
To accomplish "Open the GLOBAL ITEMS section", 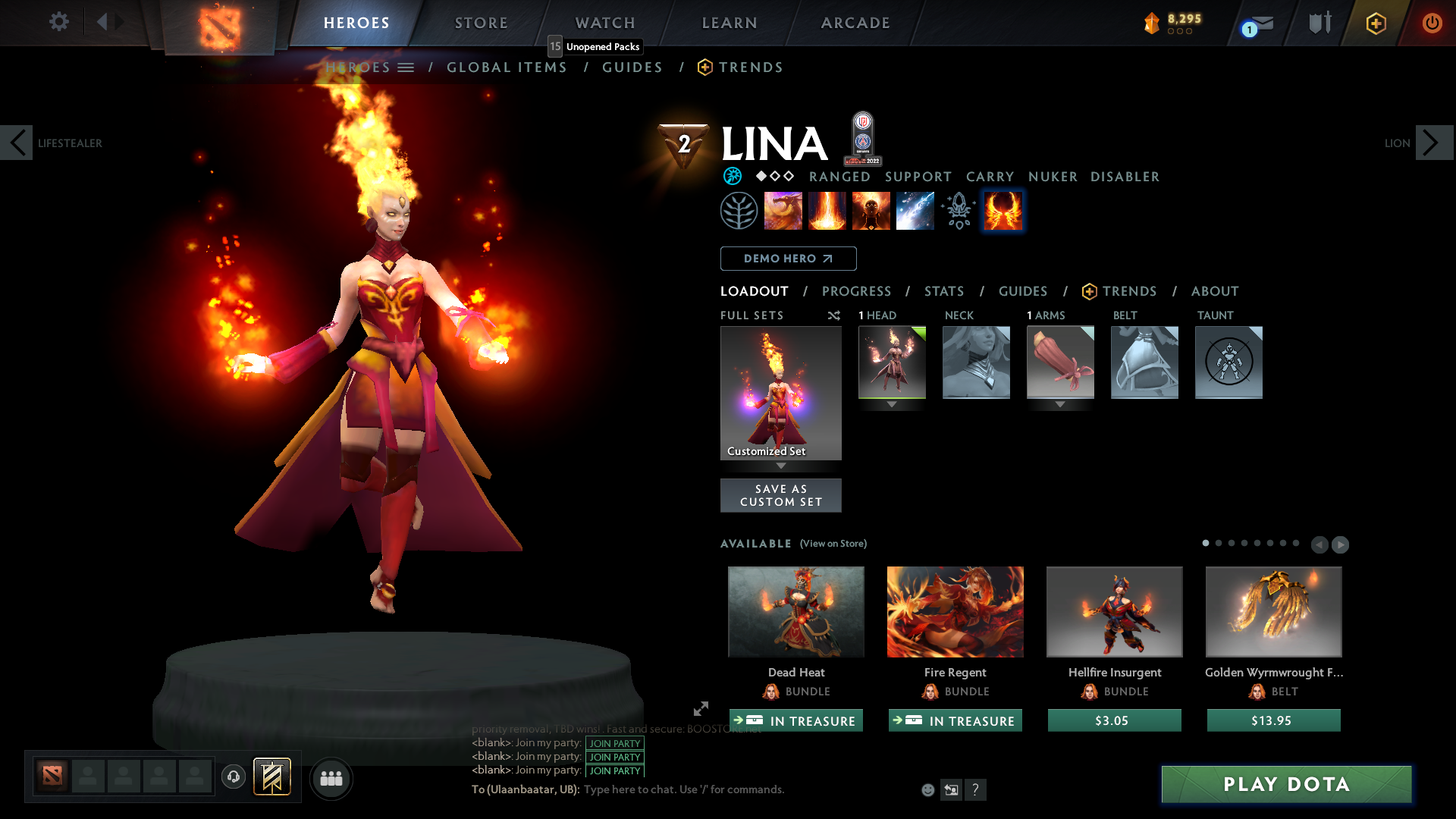I will (507, 67).
